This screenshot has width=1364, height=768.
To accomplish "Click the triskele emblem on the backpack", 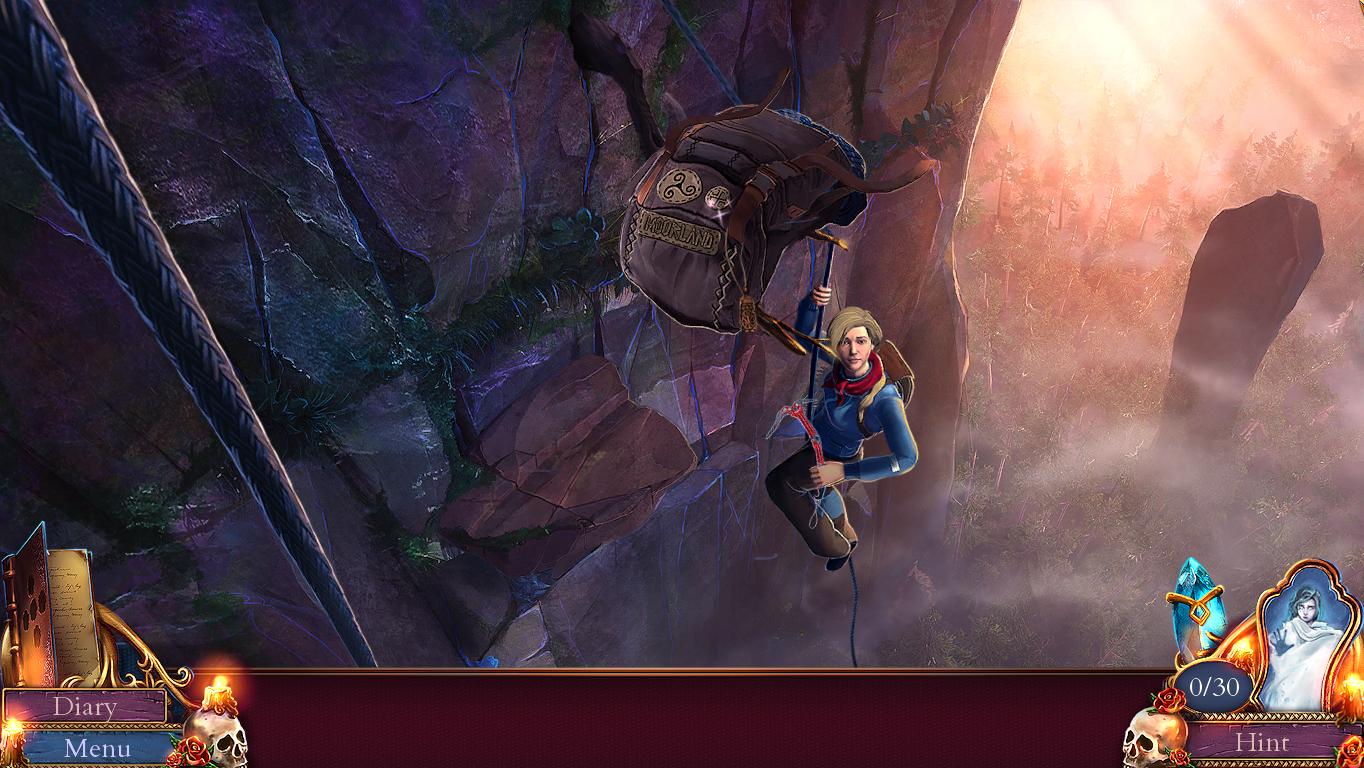I will coord(681,189).
